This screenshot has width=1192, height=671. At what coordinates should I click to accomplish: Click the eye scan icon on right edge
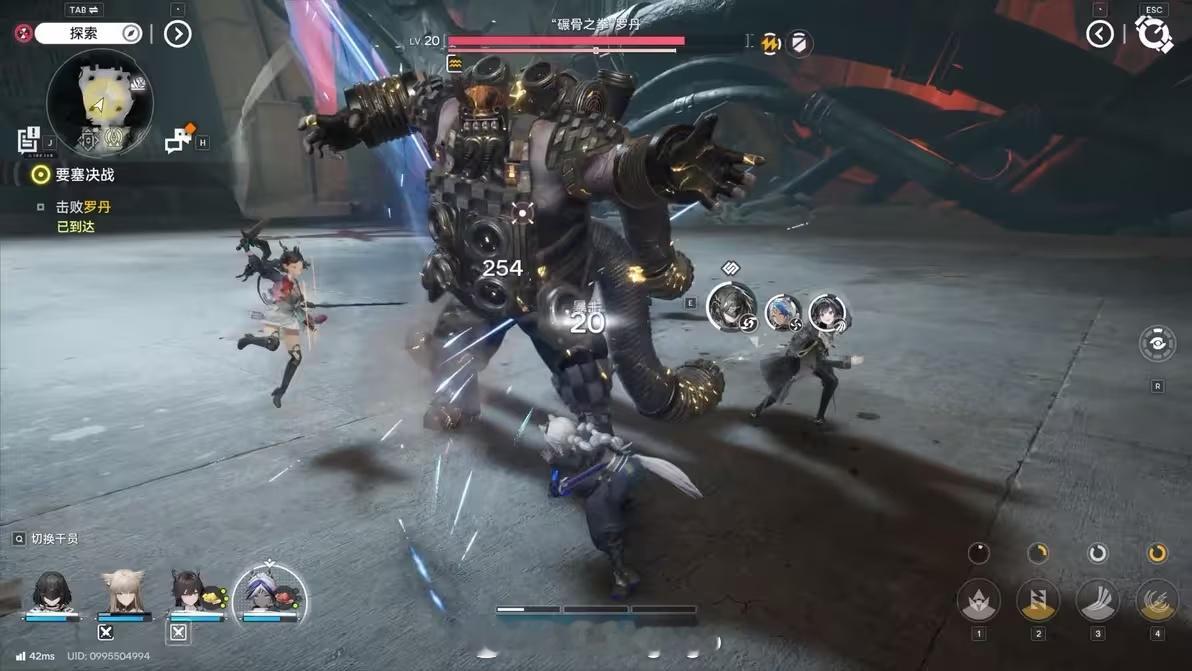1157,343
